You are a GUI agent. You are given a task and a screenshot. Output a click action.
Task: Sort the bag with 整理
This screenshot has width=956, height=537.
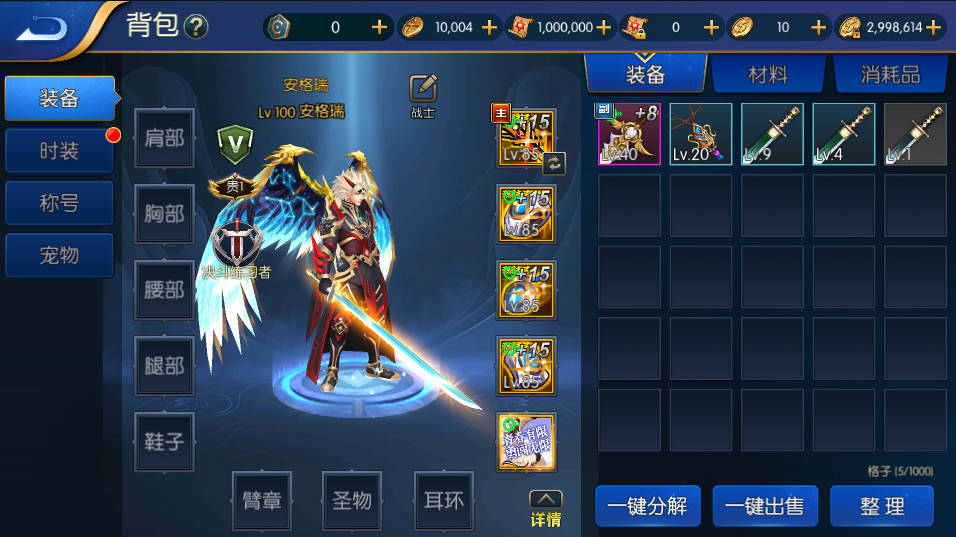(881, 506)
